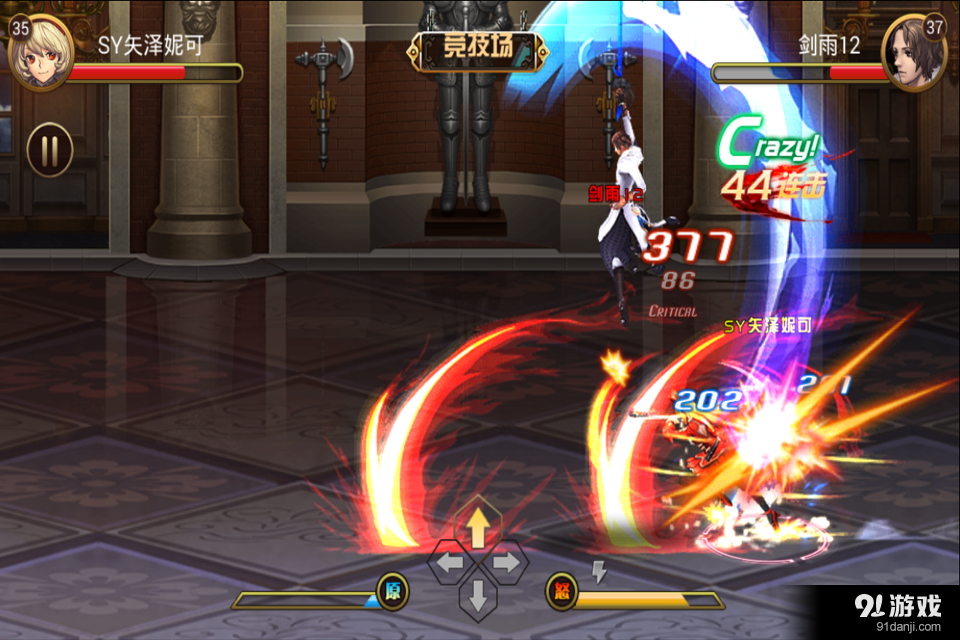960x640 pixels.
Task: Select SY矢泽妮可 player portrait
Action: (40, 52)
